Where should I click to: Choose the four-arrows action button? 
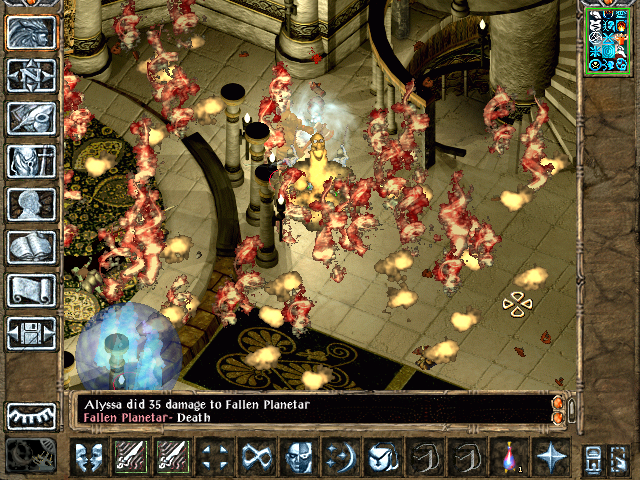click(x=213, y=457)
